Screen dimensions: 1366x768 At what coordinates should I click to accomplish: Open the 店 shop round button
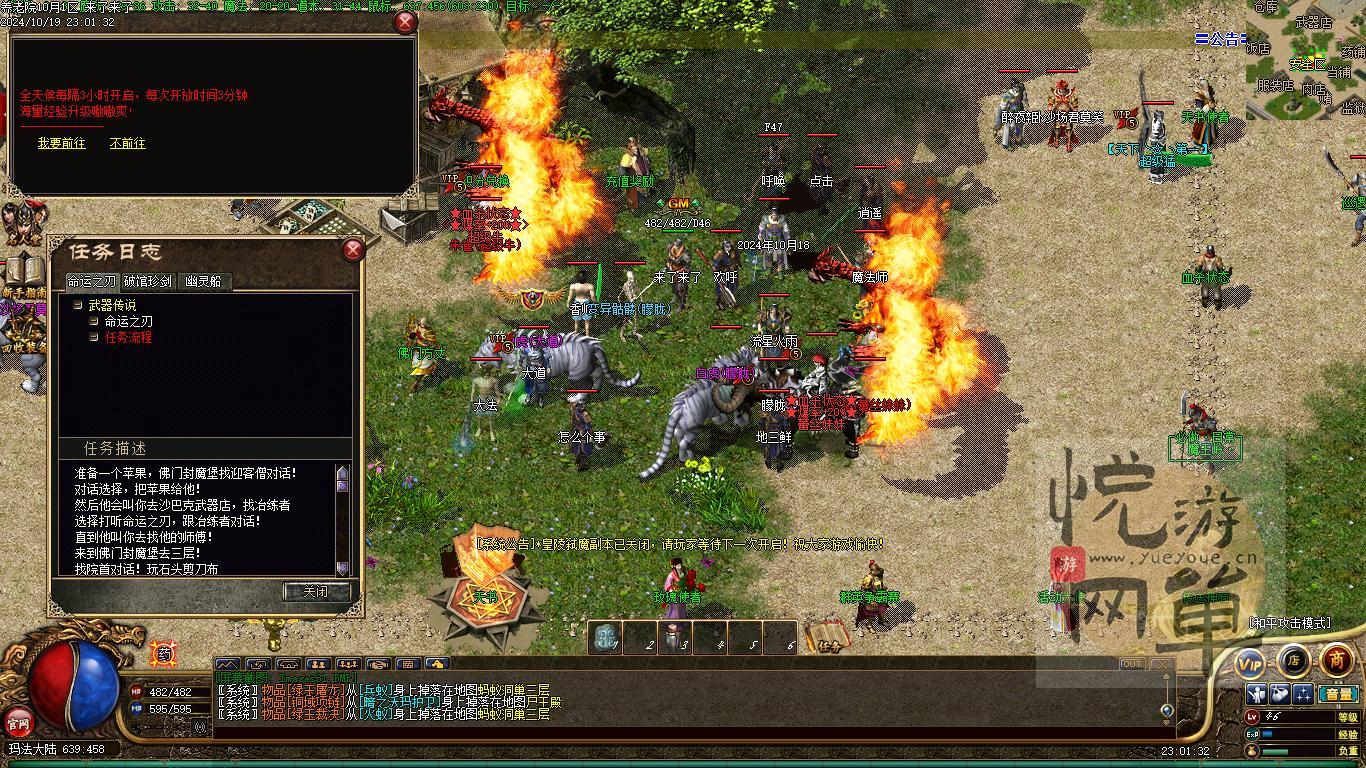coord(1293,660)
